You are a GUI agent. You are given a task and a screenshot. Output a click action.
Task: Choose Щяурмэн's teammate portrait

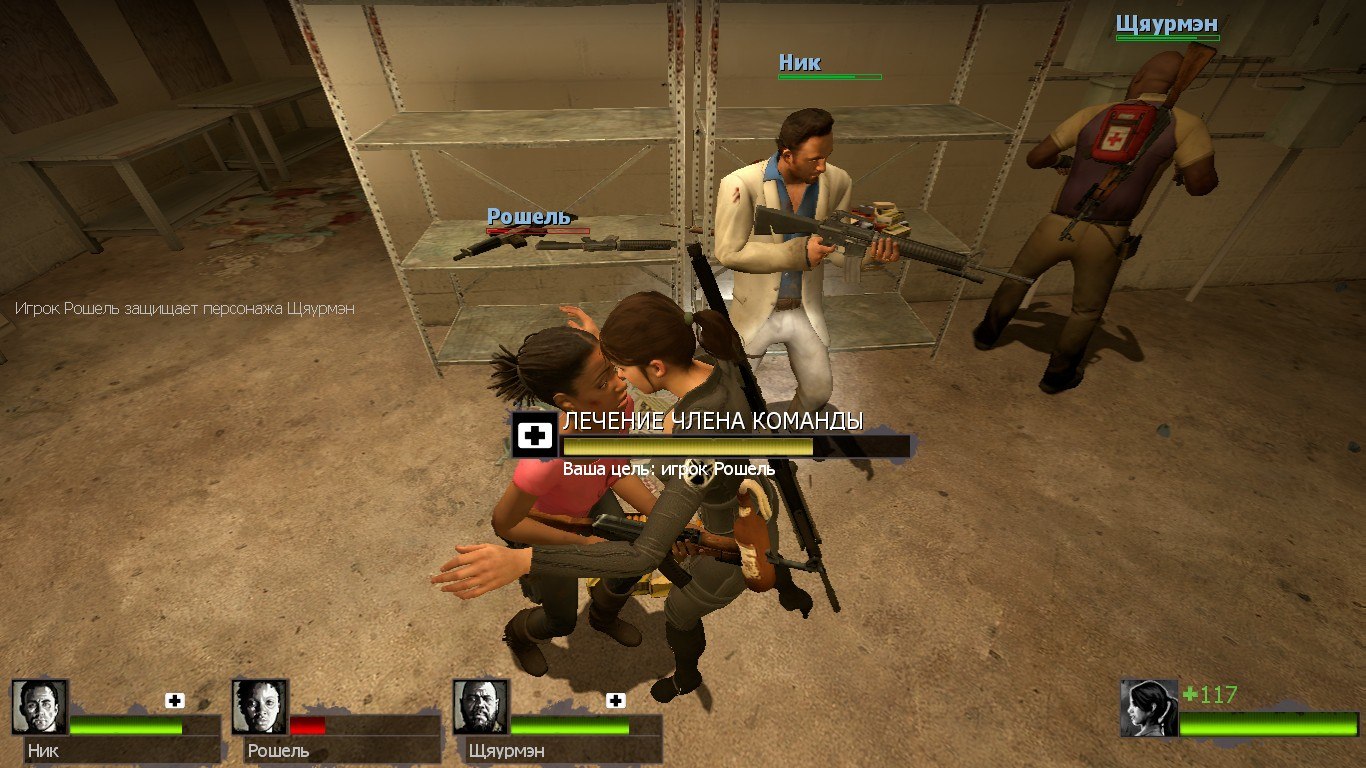[481, 707]
